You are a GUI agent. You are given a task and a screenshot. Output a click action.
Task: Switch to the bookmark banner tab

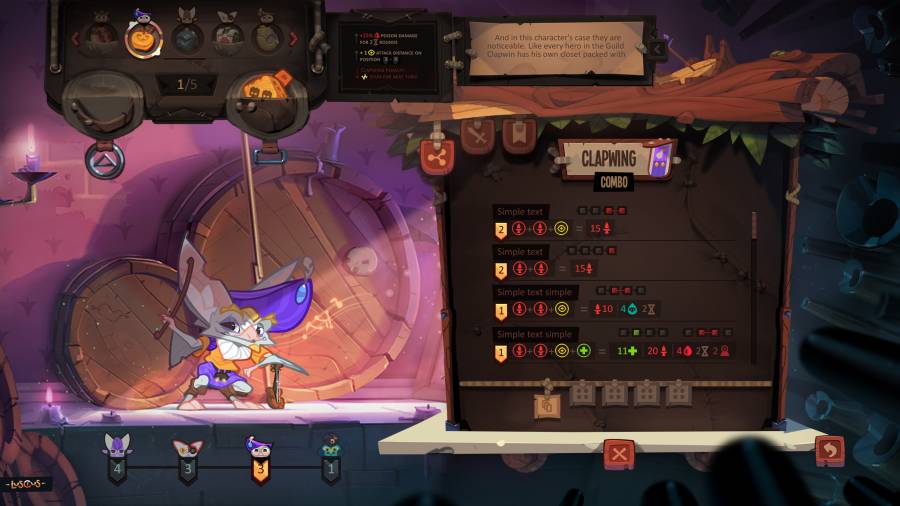point(519,135)
